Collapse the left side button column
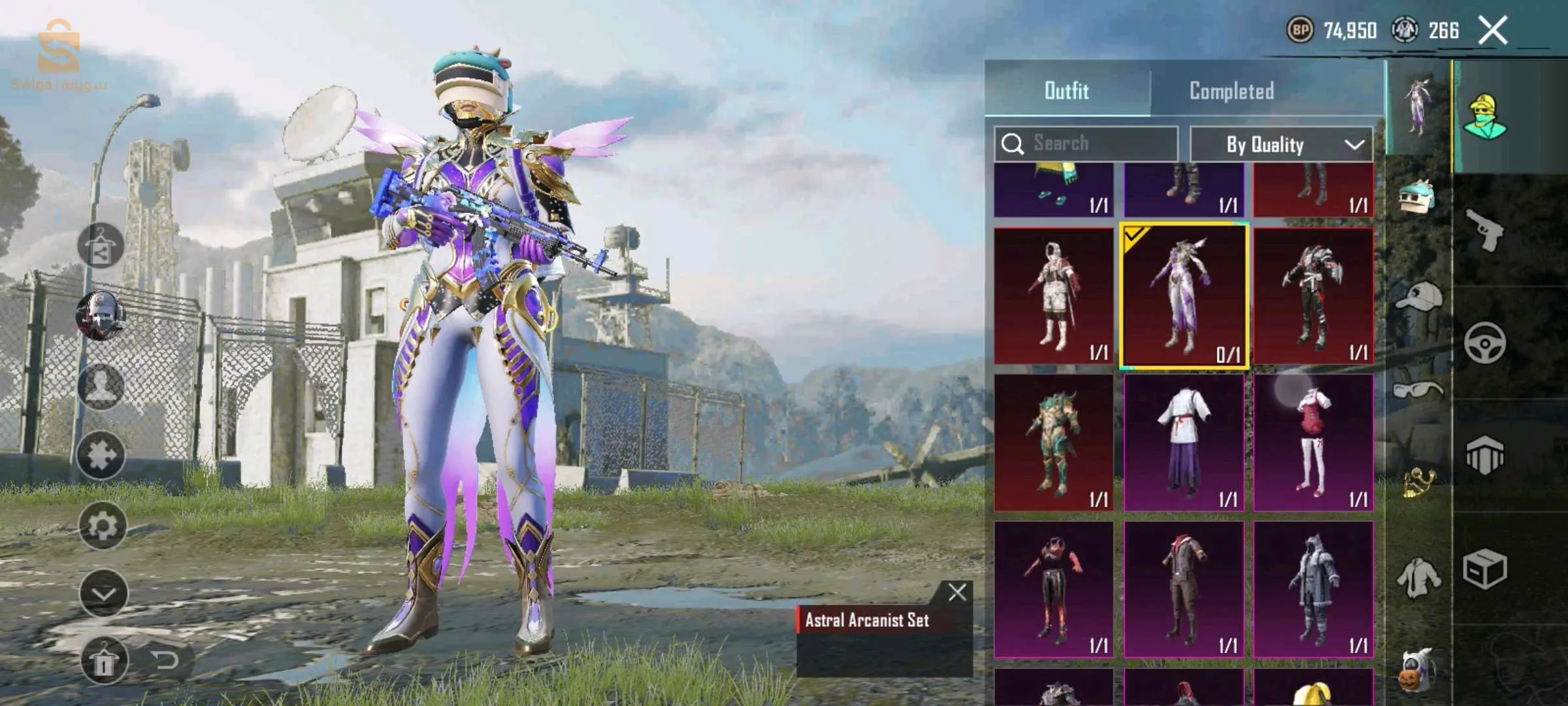The width and height of the screenshot is (1568, 706). (x=103, y=594)
